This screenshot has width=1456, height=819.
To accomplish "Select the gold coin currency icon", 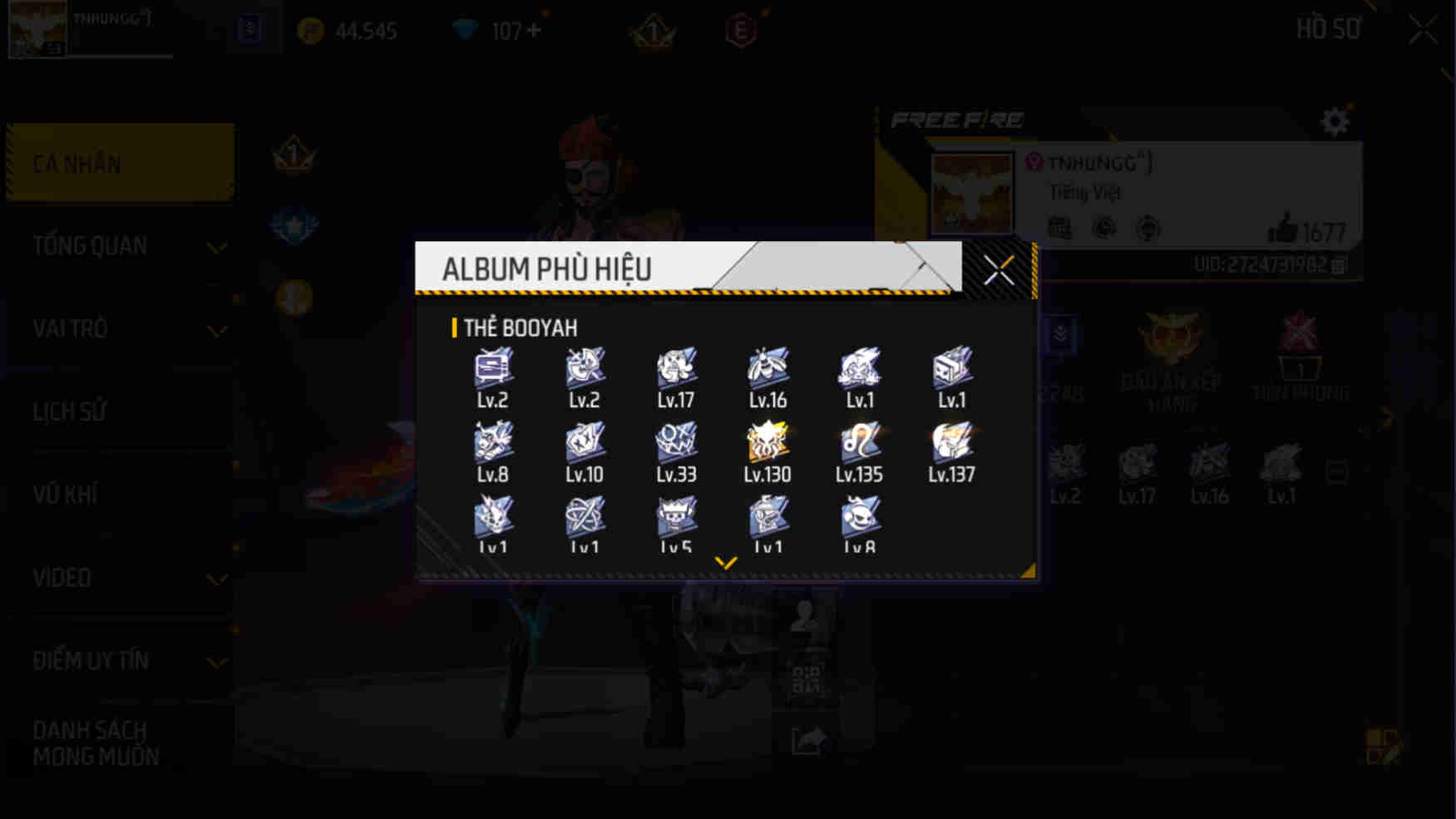I will 308,30.
